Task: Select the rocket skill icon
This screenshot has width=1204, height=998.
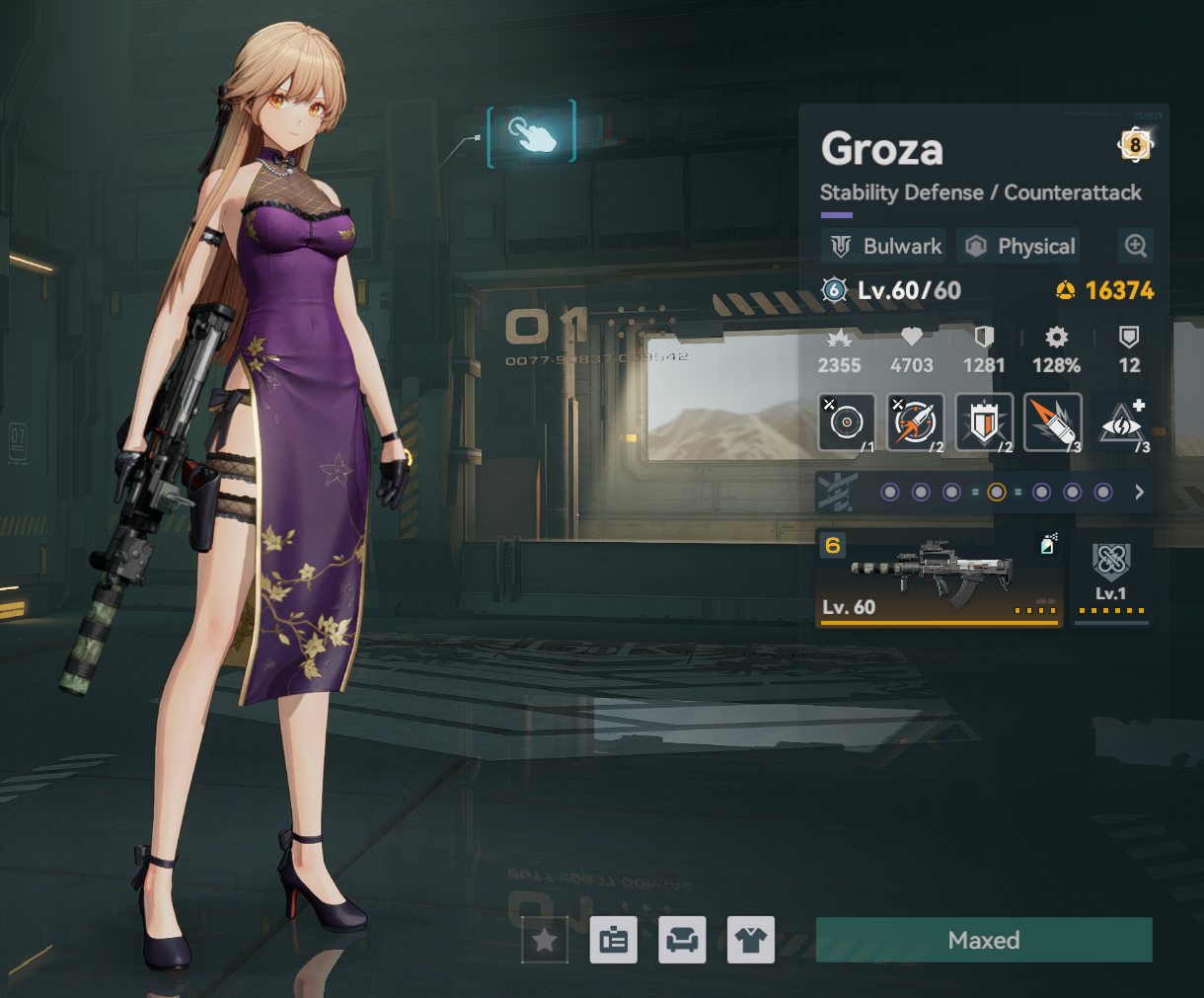Action: [x=916, y=422]
